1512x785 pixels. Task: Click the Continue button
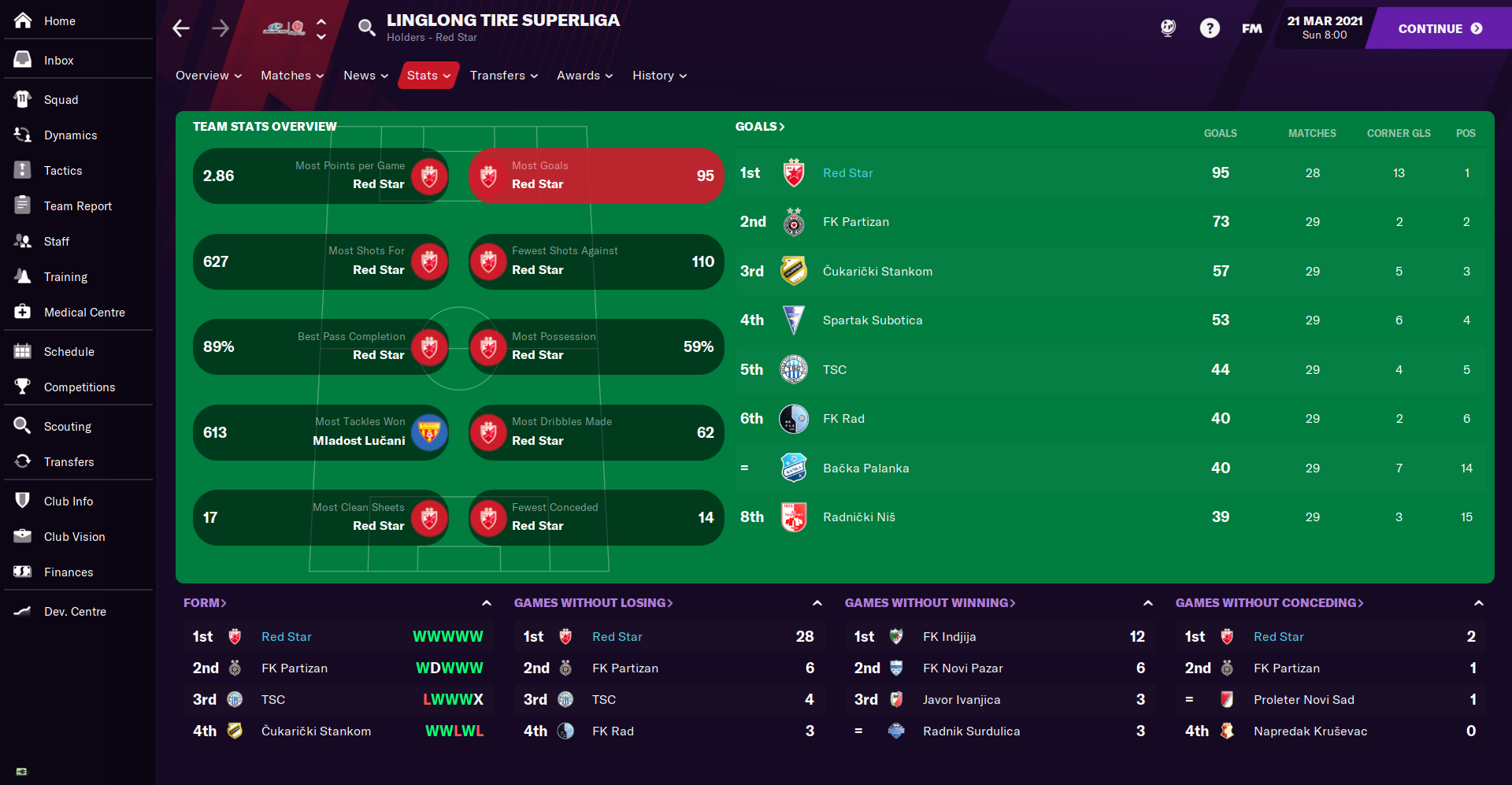[x=1439, y=28]
